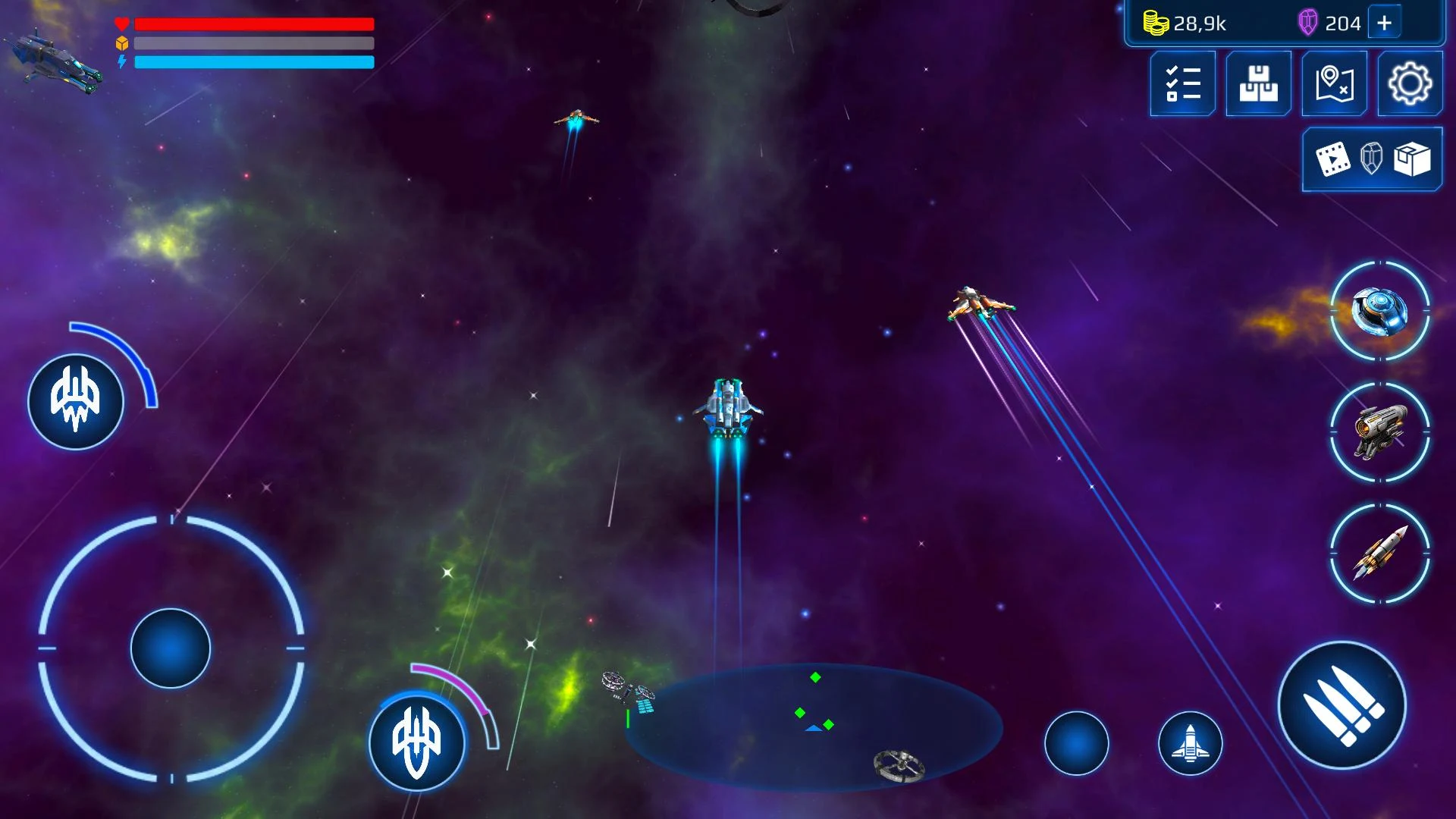Image resolution: width=1456 pixels, height=819 pixels.
Task: Fire the main triple-bullet weapon
Action: [x=1341, y=705]
